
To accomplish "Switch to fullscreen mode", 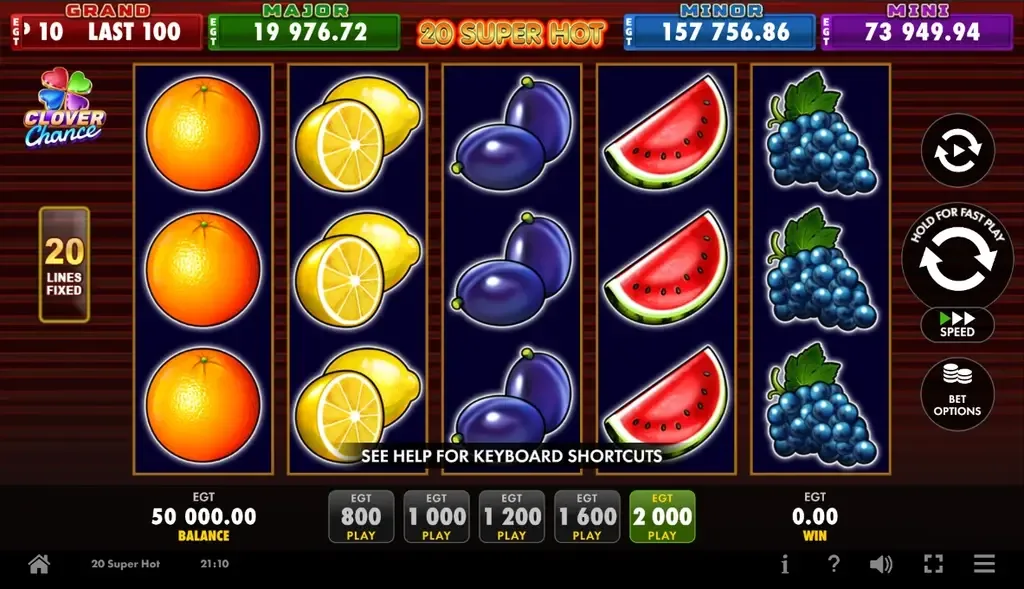I will coord(933,564).
